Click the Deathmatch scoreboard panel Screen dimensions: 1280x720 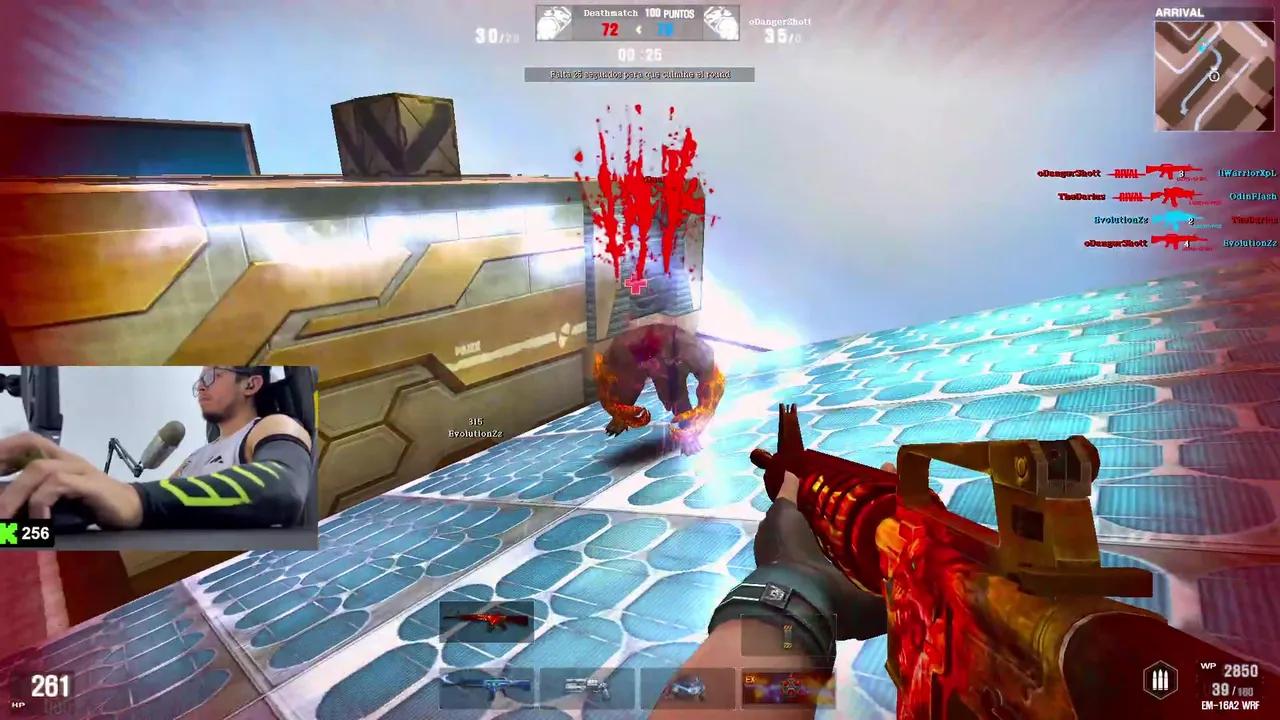pos(637,23)
